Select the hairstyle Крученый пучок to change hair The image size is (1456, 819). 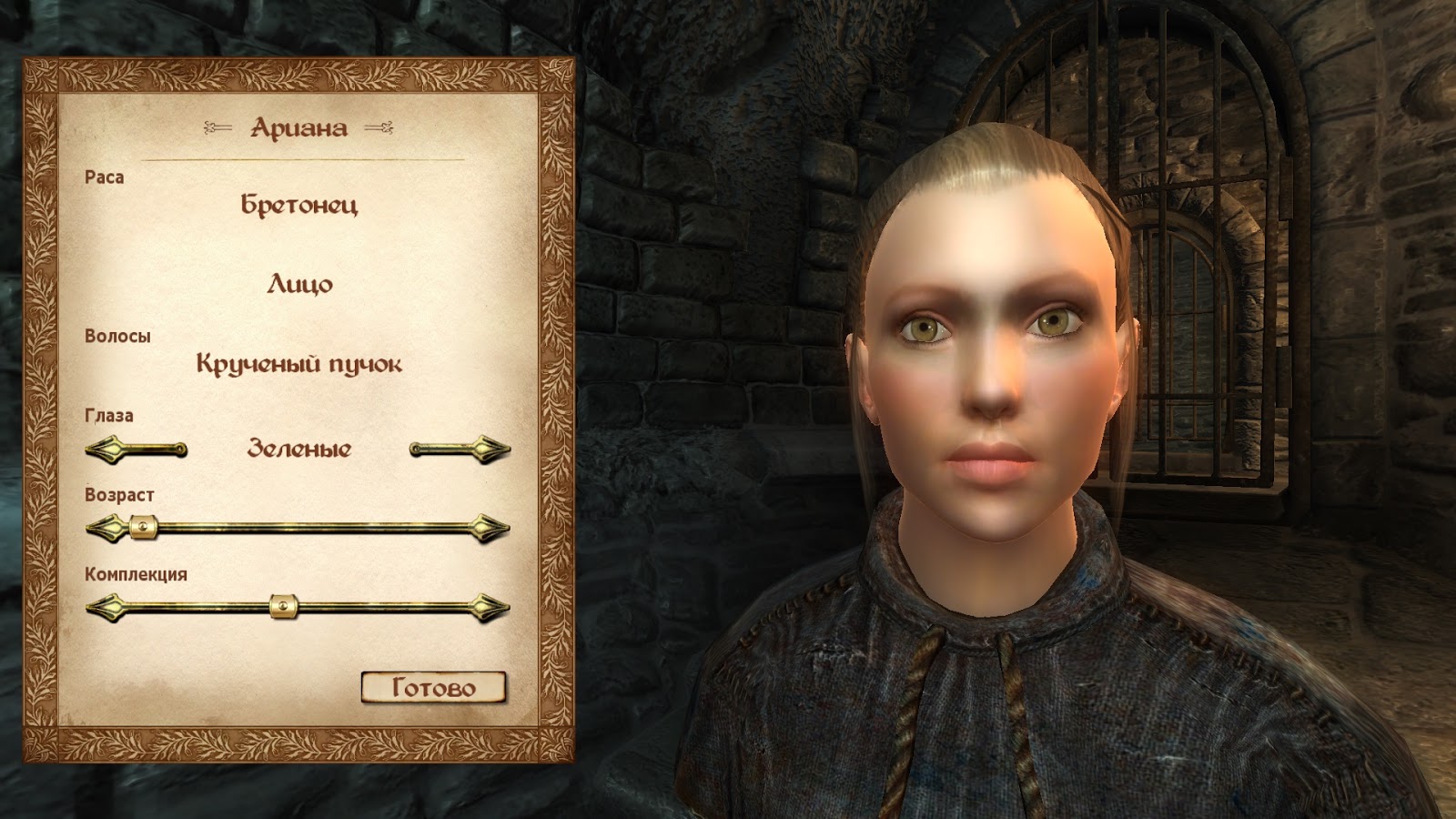click(x=298, y=363)
